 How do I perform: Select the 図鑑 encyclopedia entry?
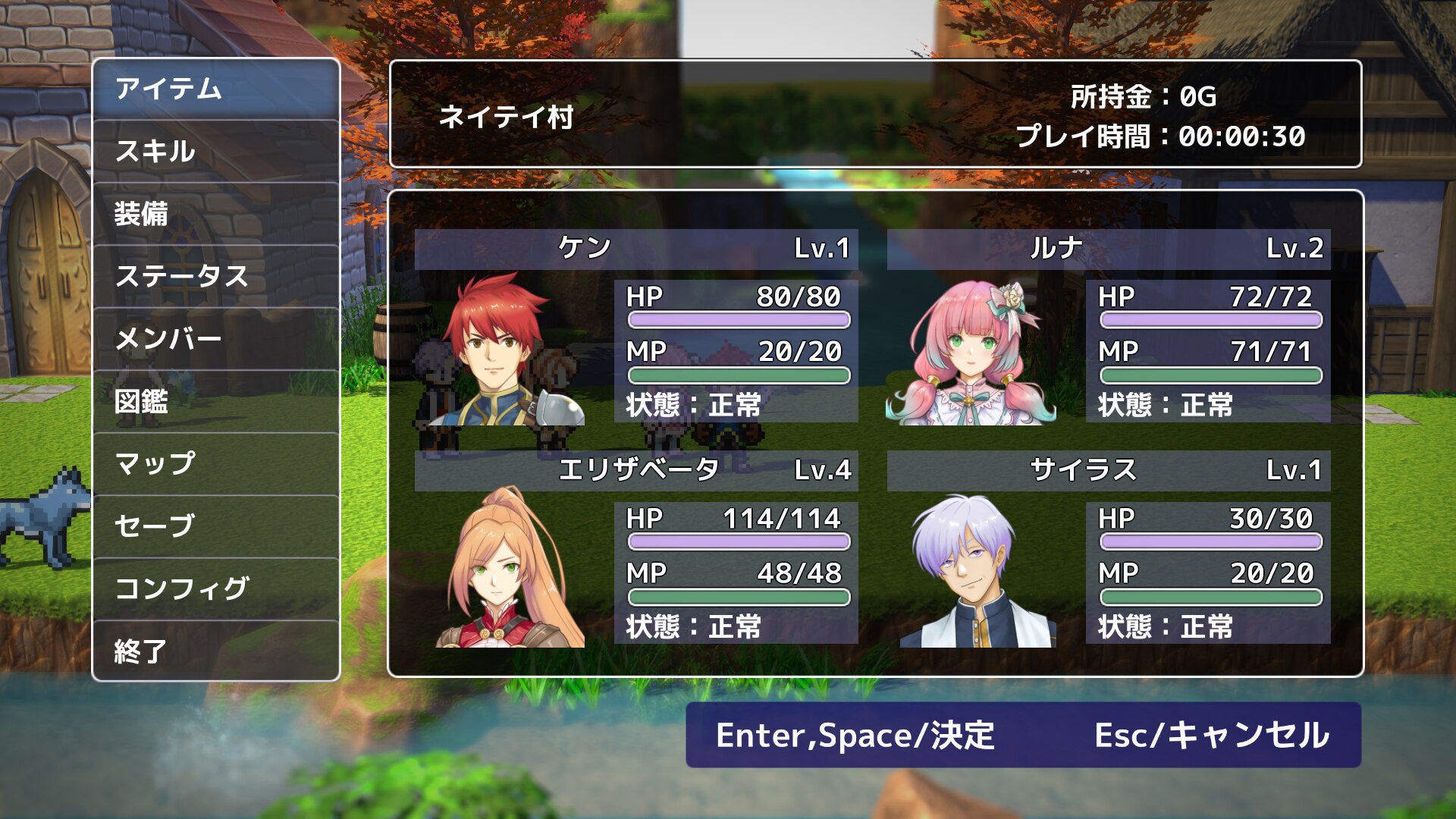(x=216, y=401)
